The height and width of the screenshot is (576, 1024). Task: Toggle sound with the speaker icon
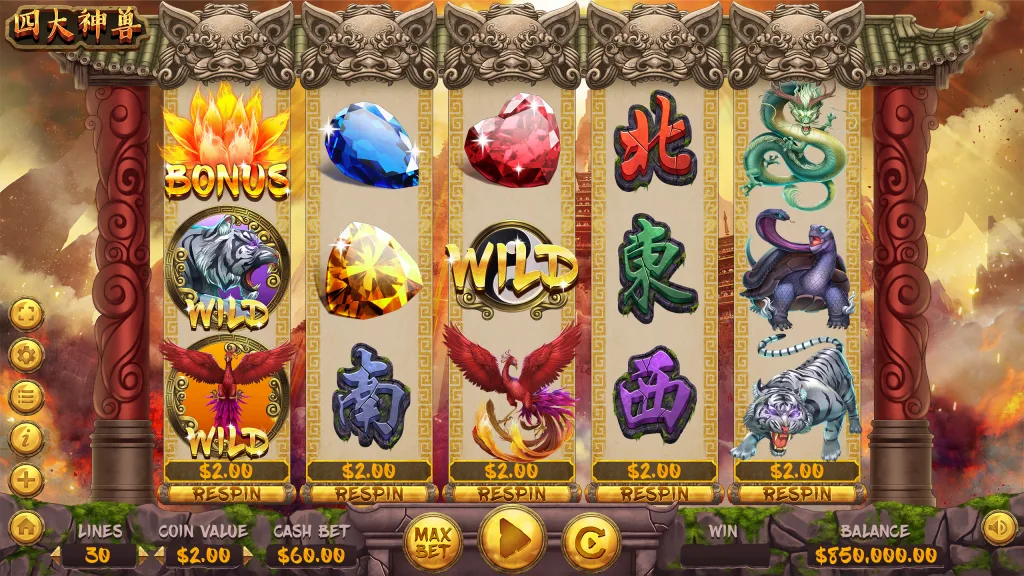pos(997,527)
